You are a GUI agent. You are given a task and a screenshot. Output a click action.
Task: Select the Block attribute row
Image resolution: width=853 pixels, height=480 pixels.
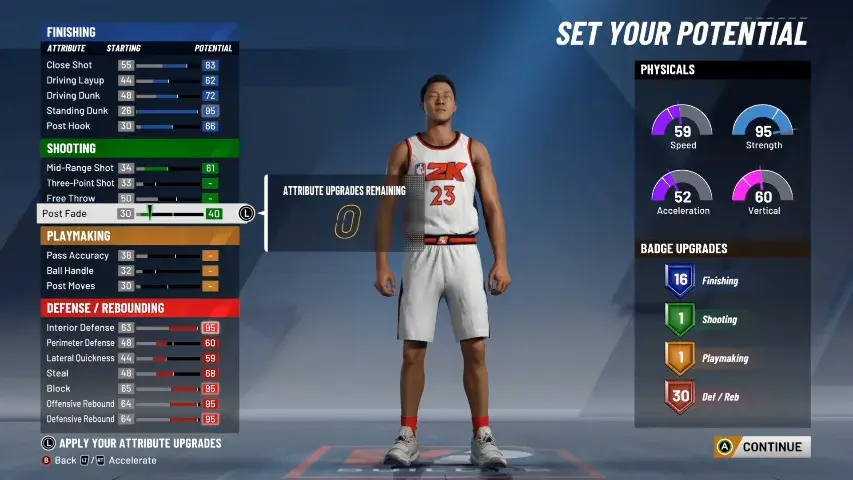click(138, 388)
